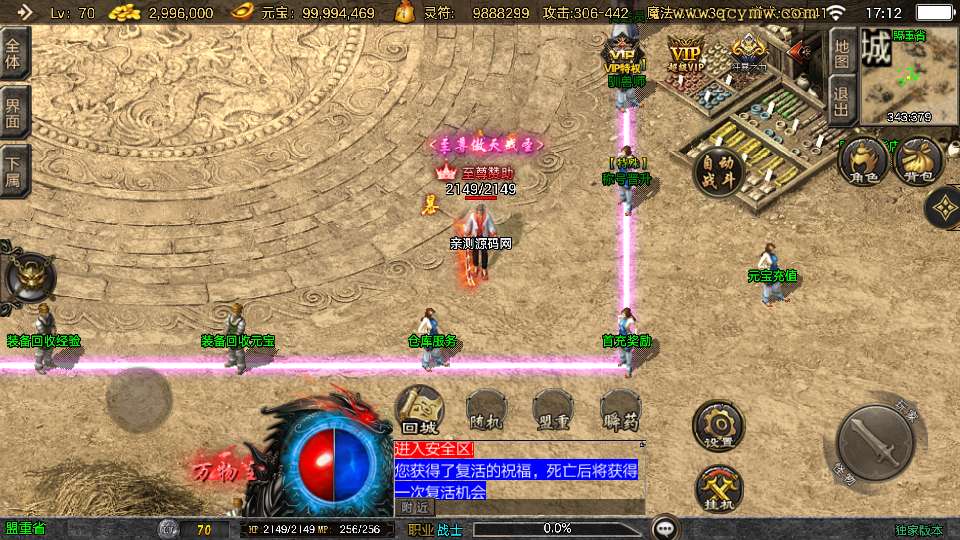960x540 pixels.
Task: Open the 设置 gear settings
Action: tap(718, 426)
